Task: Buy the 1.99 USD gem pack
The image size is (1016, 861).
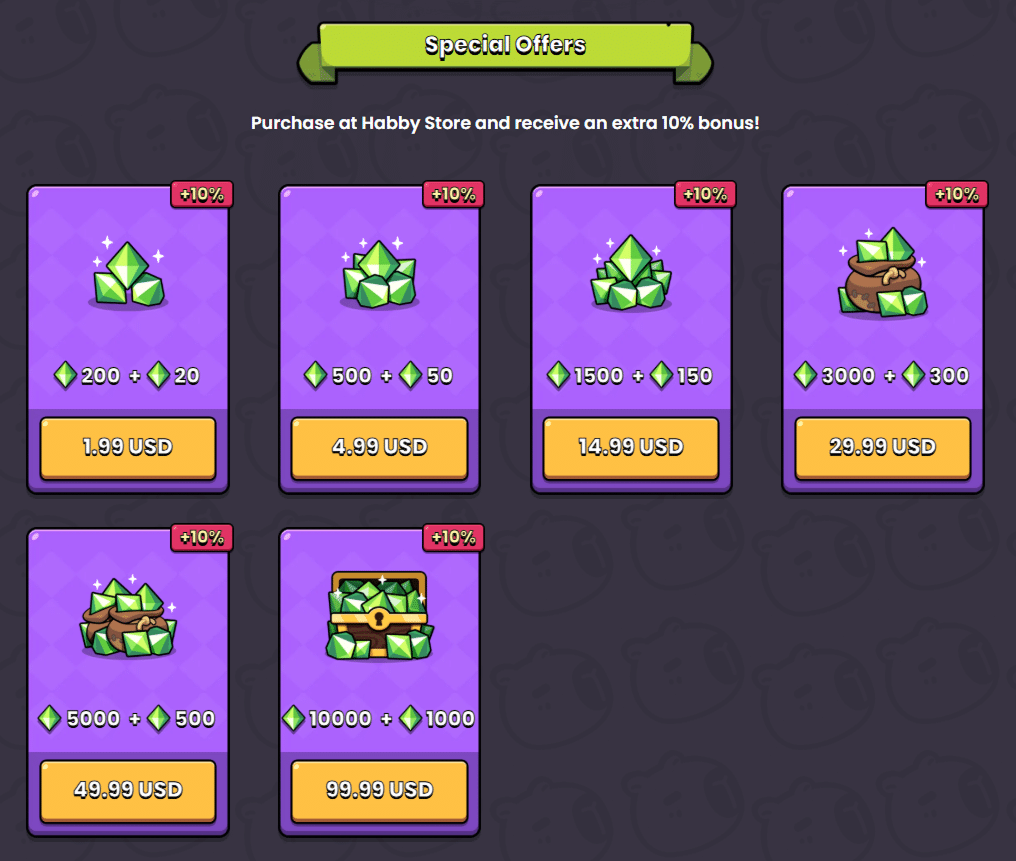Action: [128, 447]
